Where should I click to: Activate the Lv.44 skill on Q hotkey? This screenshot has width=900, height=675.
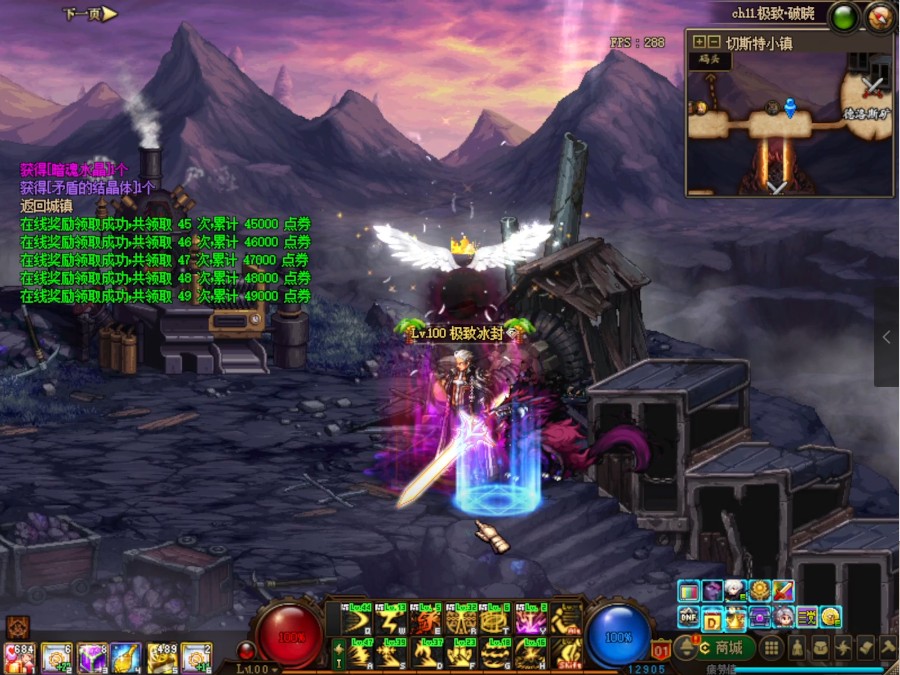[355, 620]
